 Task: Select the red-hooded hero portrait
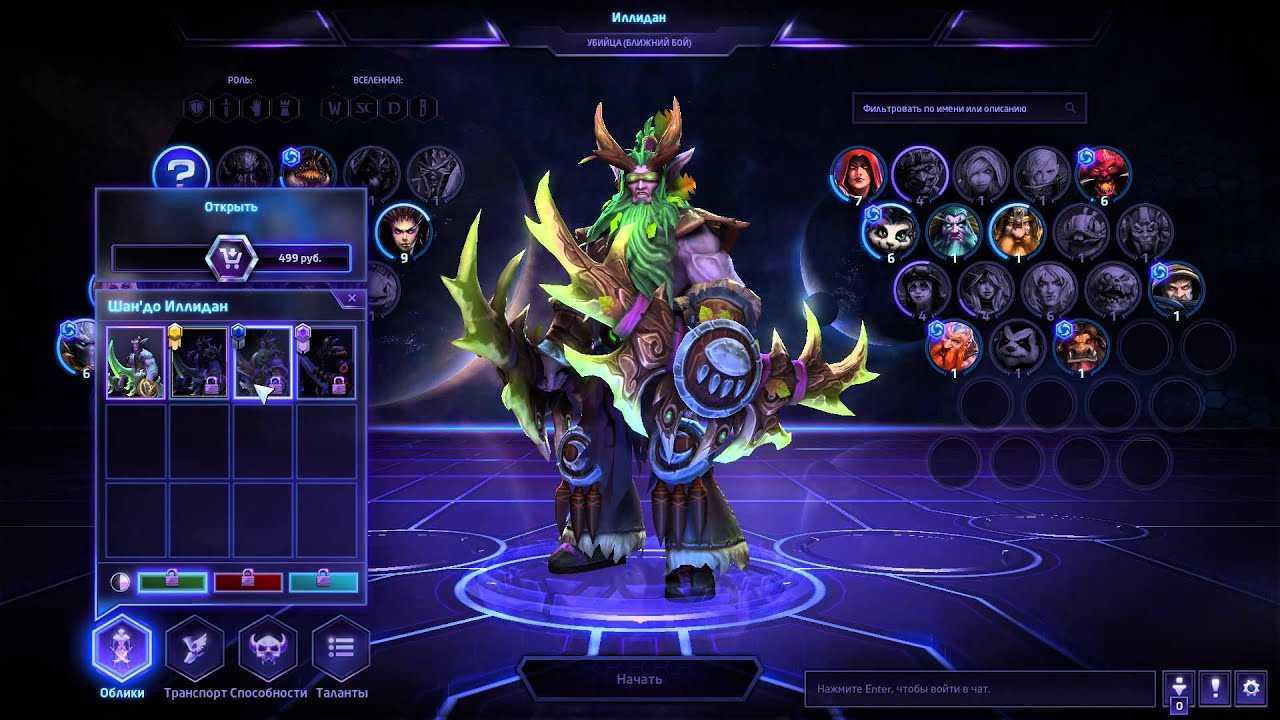858,173
